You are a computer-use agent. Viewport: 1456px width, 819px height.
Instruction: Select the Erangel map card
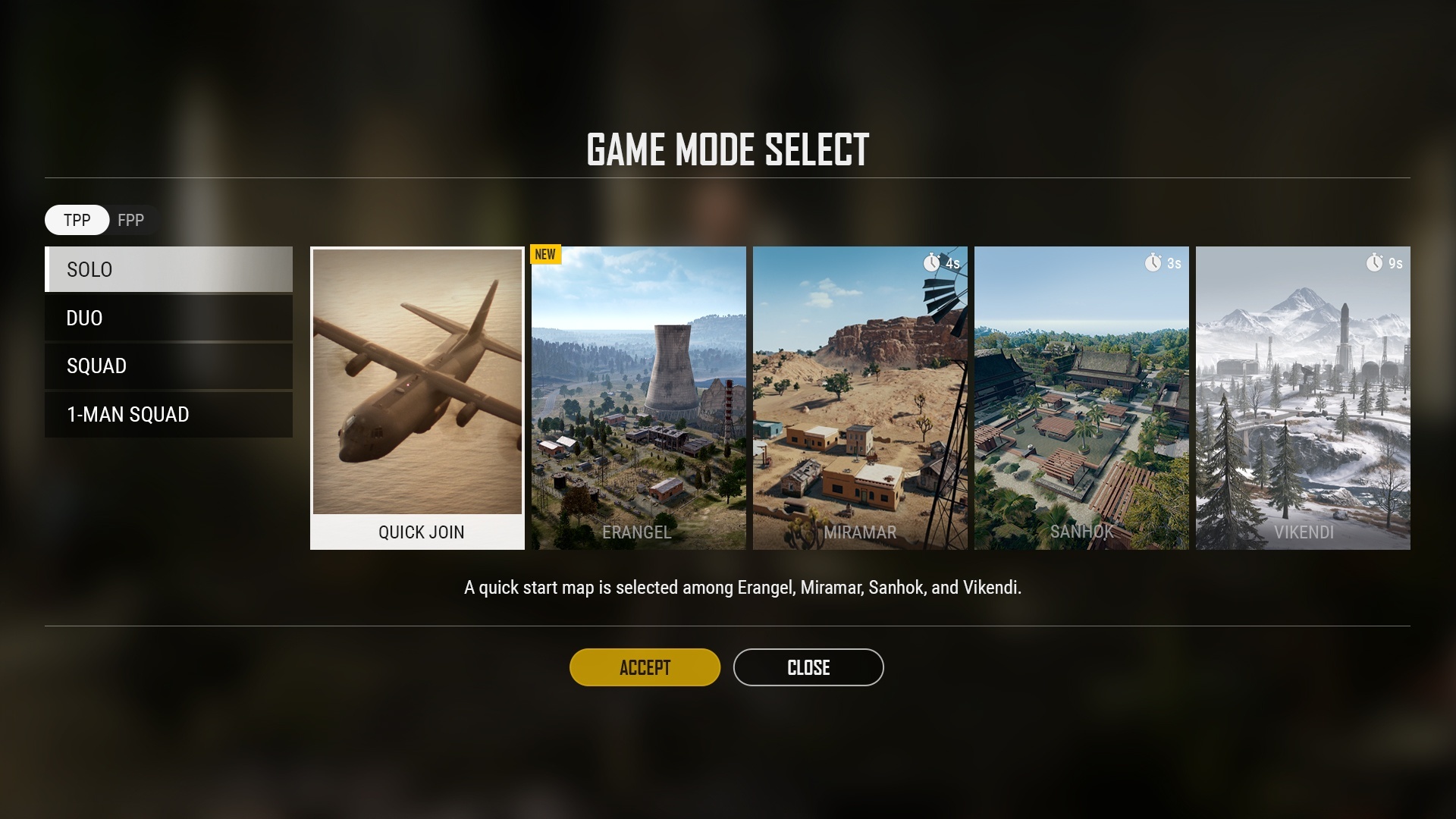point(639,397)
